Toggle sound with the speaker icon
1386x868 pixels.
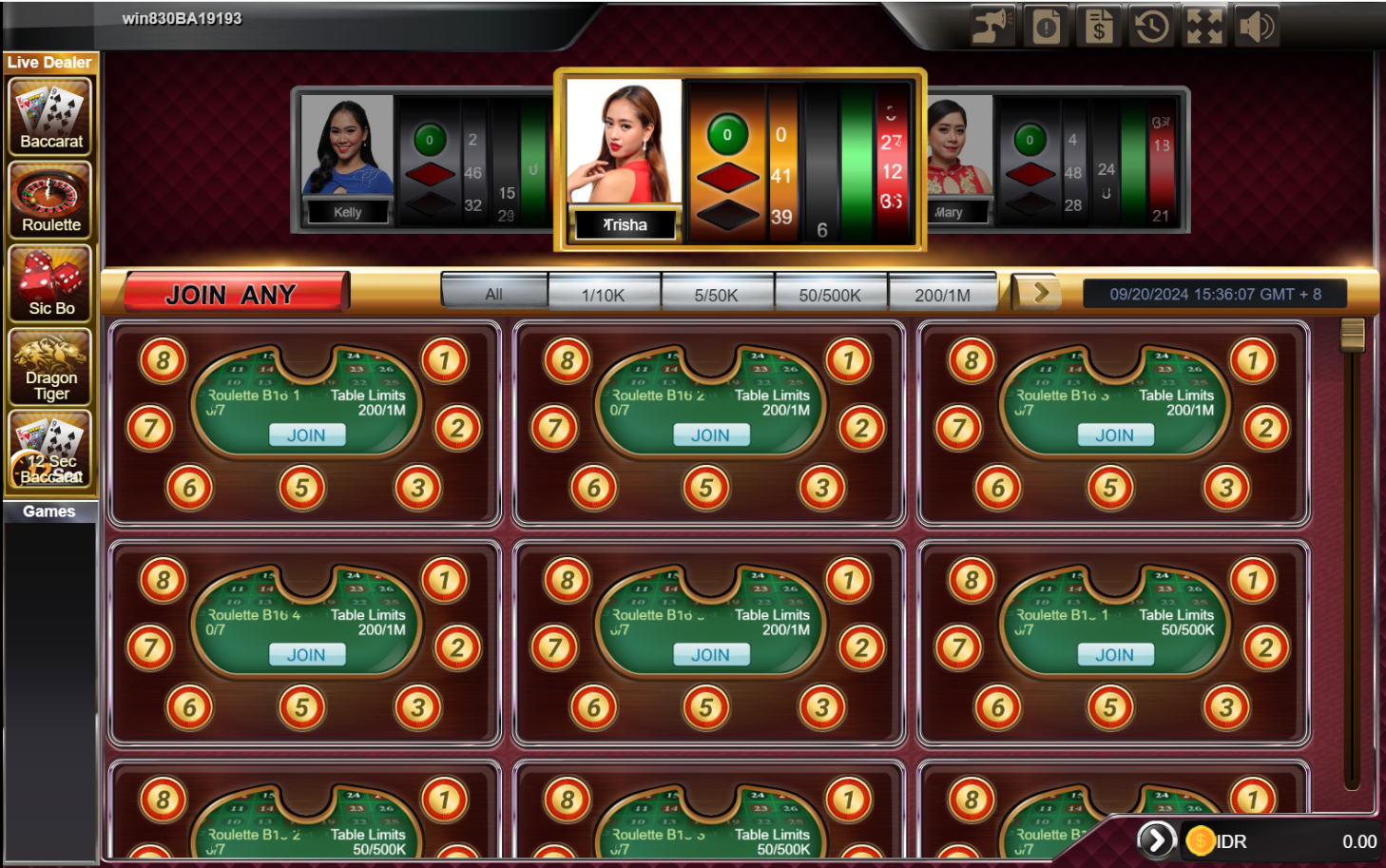(1256, 26)
